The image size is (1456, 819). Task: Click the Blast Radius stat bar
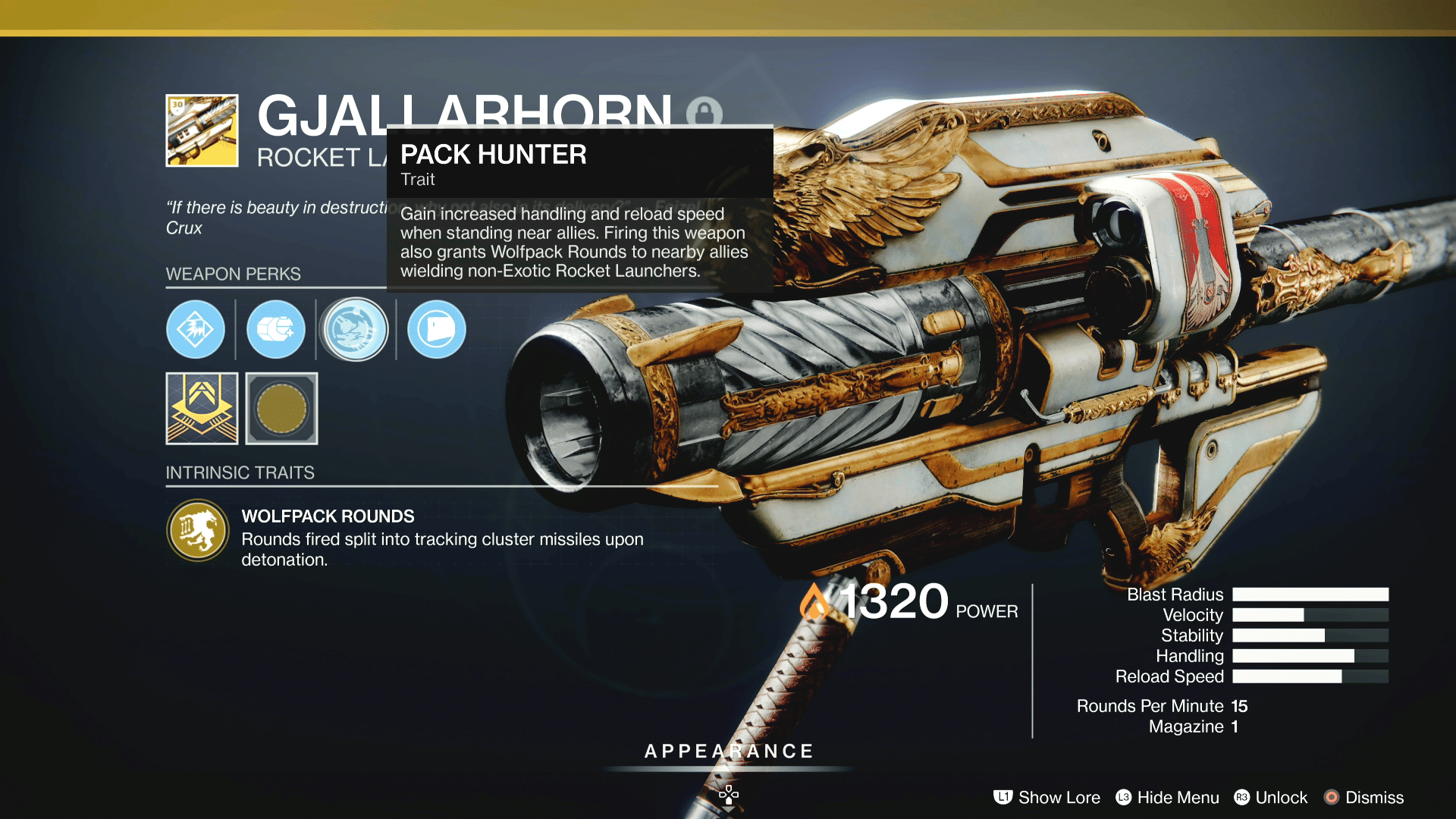tap(1310, 595)
